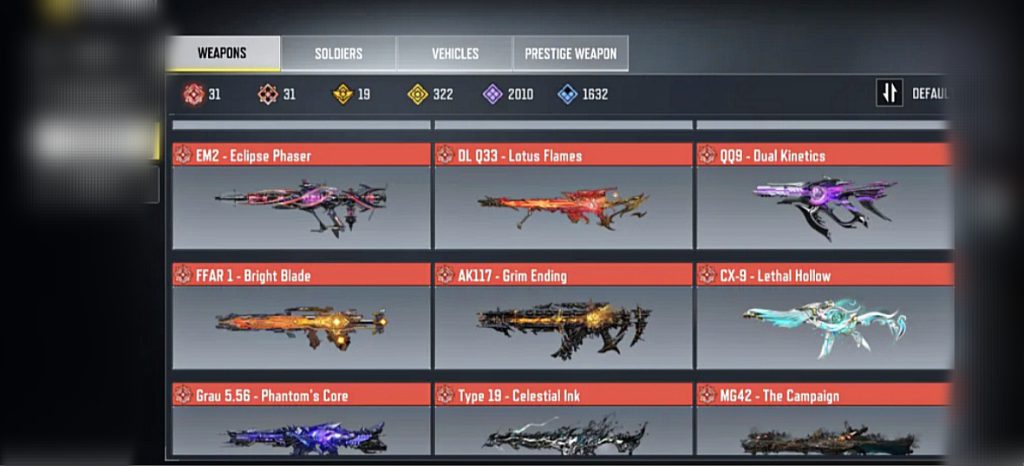Select the QQ9 - Dual Kinetics weapon
The height and width of the screenshot is (466, 1024).
[x=822, y=196]
